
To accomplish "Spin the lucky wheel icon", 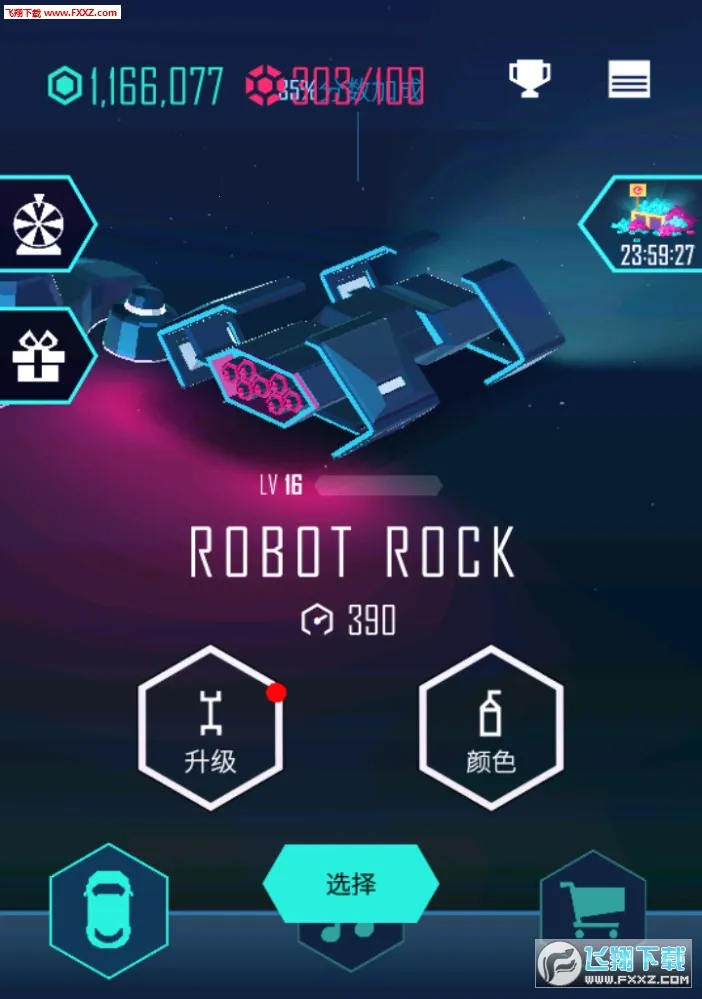I will pyautogui.click(x=40, y=223).
